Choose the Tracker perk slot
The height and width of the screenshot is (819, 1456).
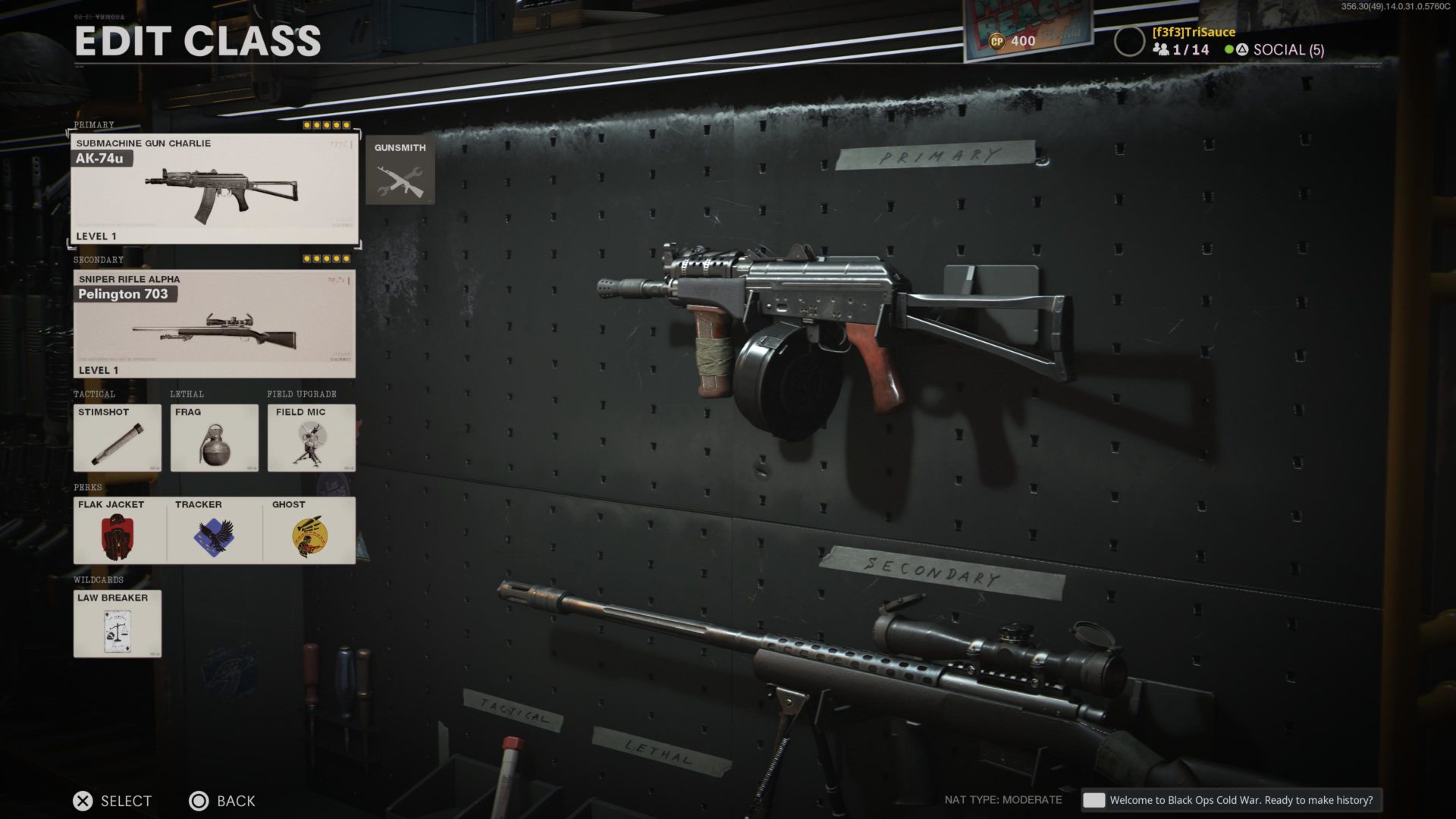214,530
